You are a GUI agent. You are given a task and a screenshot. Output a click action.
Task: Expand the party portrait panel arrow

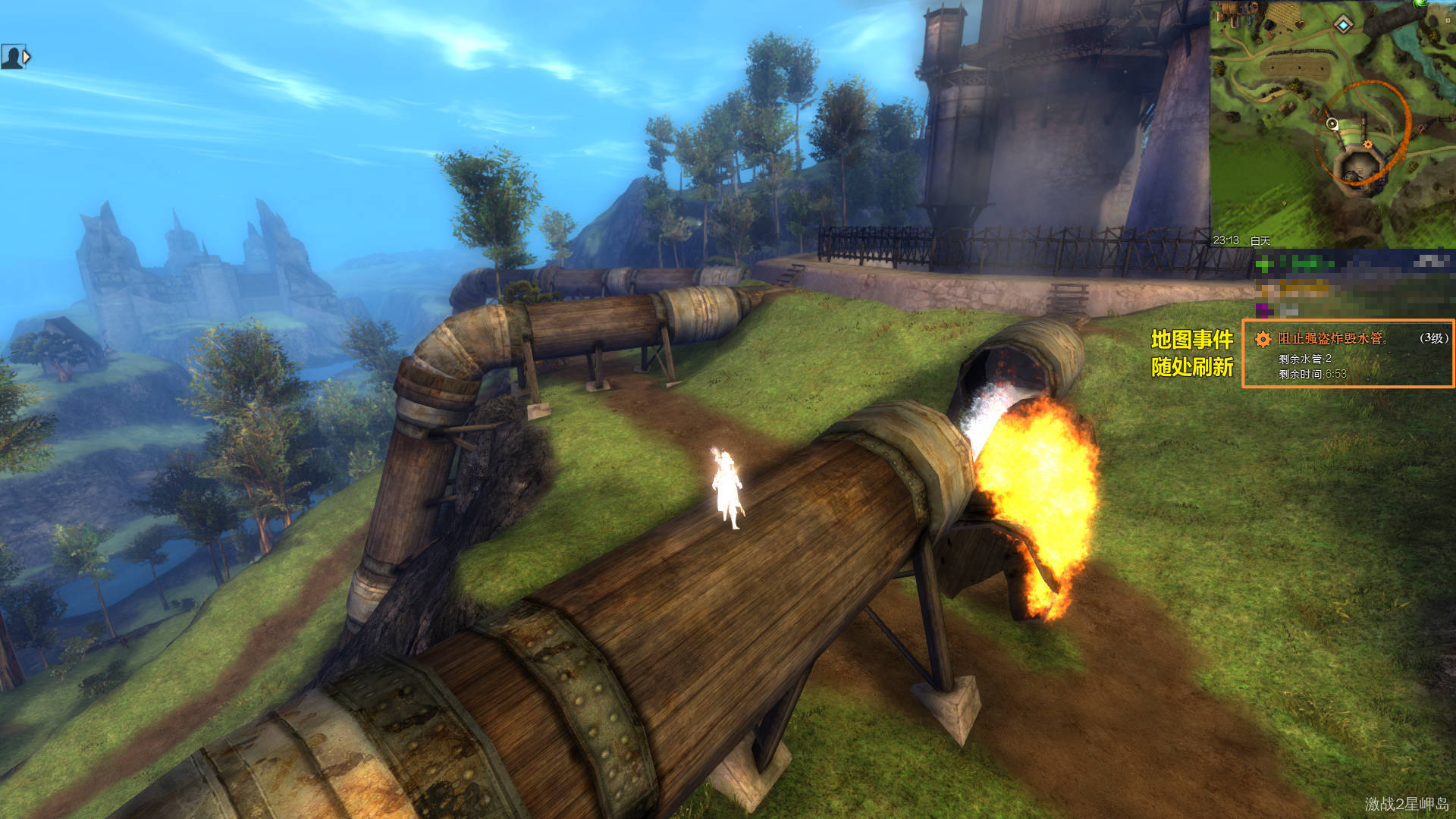click(27, 57)
